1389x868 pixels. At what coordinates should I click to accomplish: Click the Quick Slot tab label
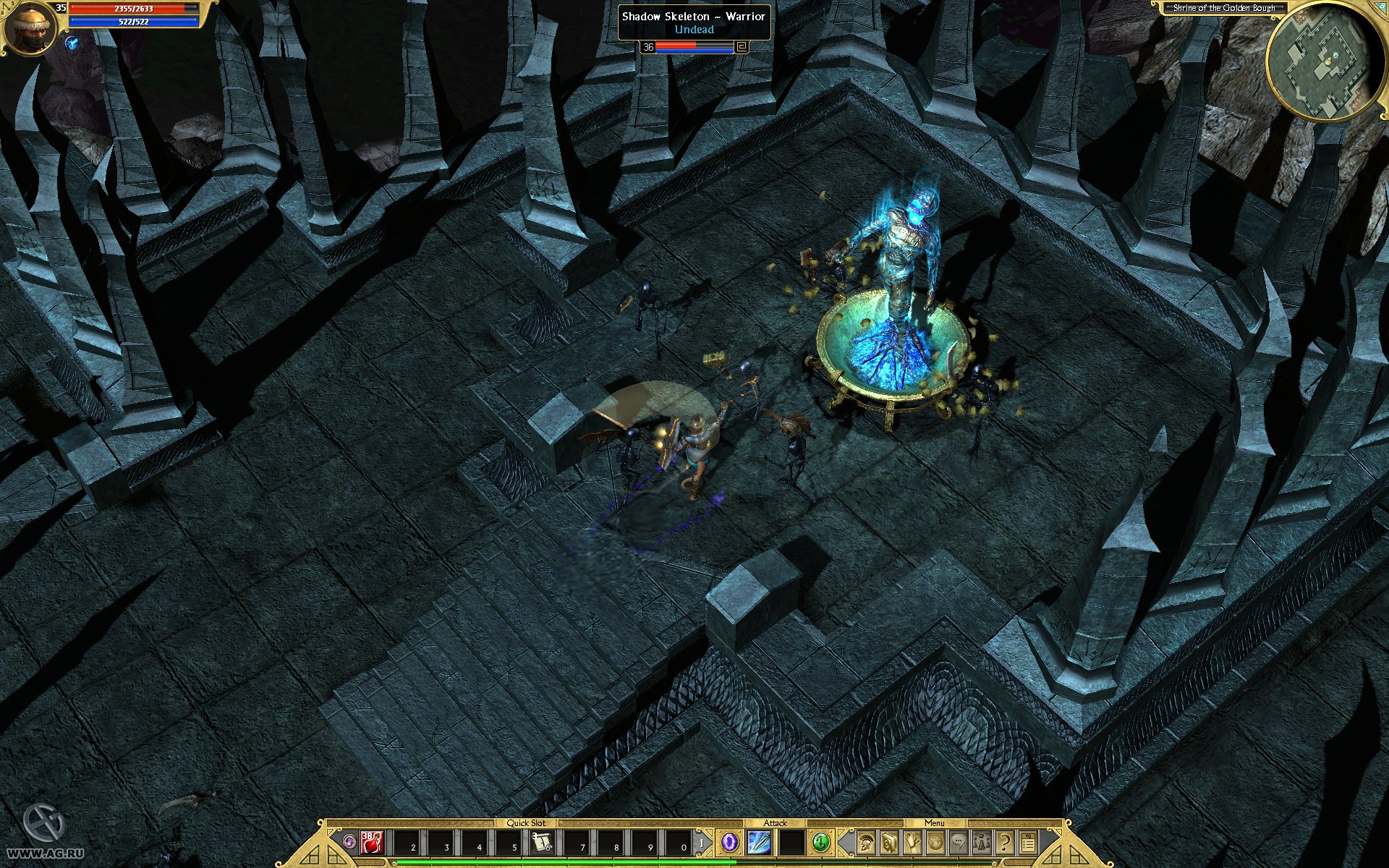coord(527,822)
